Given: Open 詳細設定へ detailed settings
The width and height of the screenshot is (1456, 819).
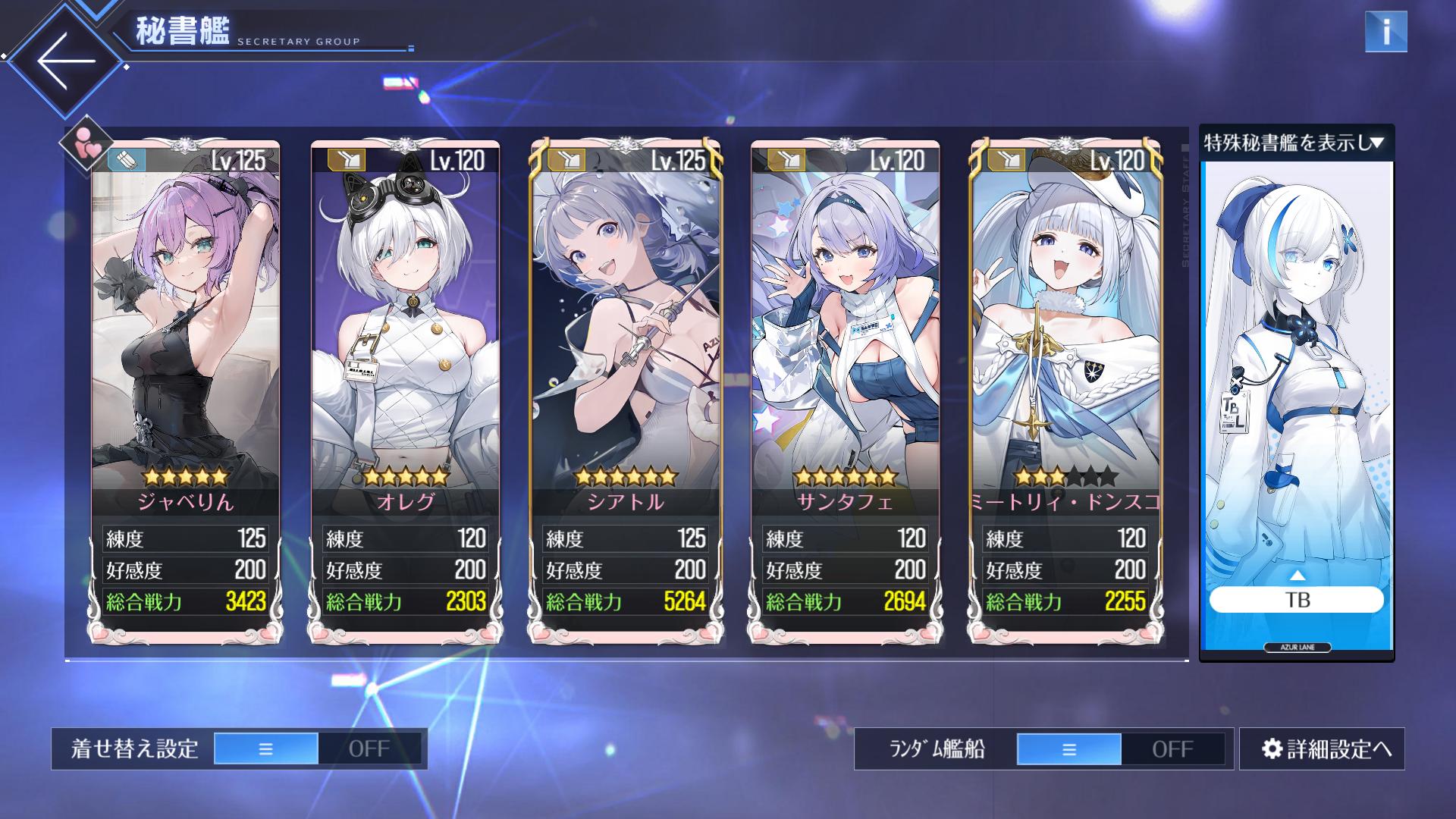Looking at the screenshot, I should (1322, 749).
